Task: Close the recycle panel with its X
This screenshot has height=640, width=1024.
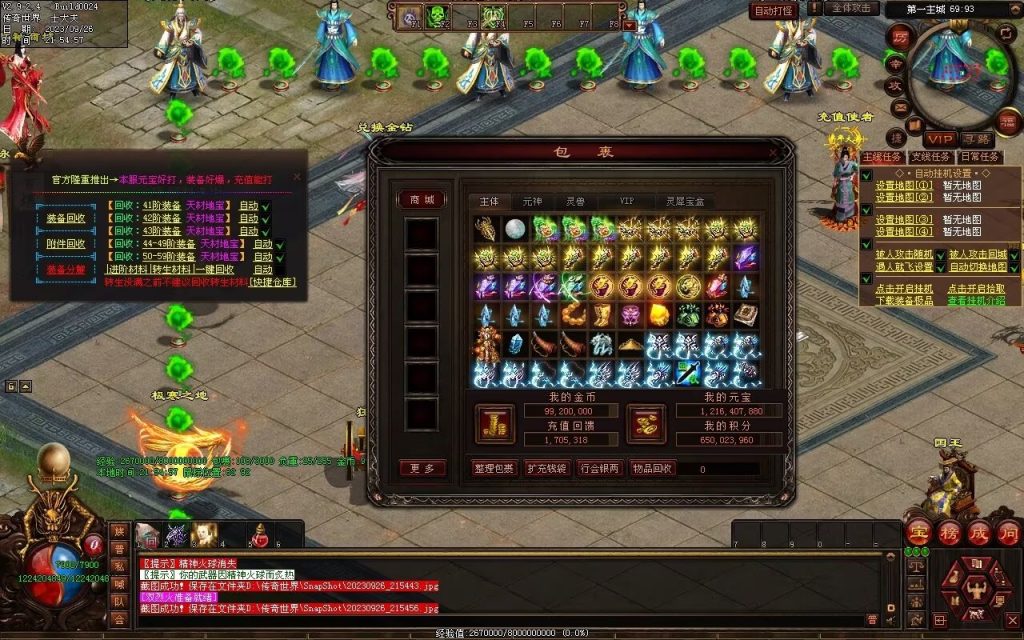Action: coord(297,178)
